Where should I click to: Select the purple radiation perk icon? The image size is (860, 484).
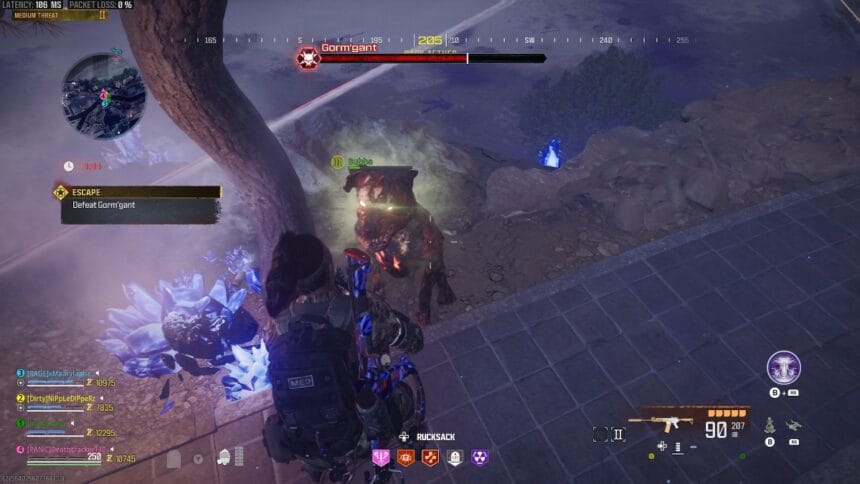tap(480, 457)
